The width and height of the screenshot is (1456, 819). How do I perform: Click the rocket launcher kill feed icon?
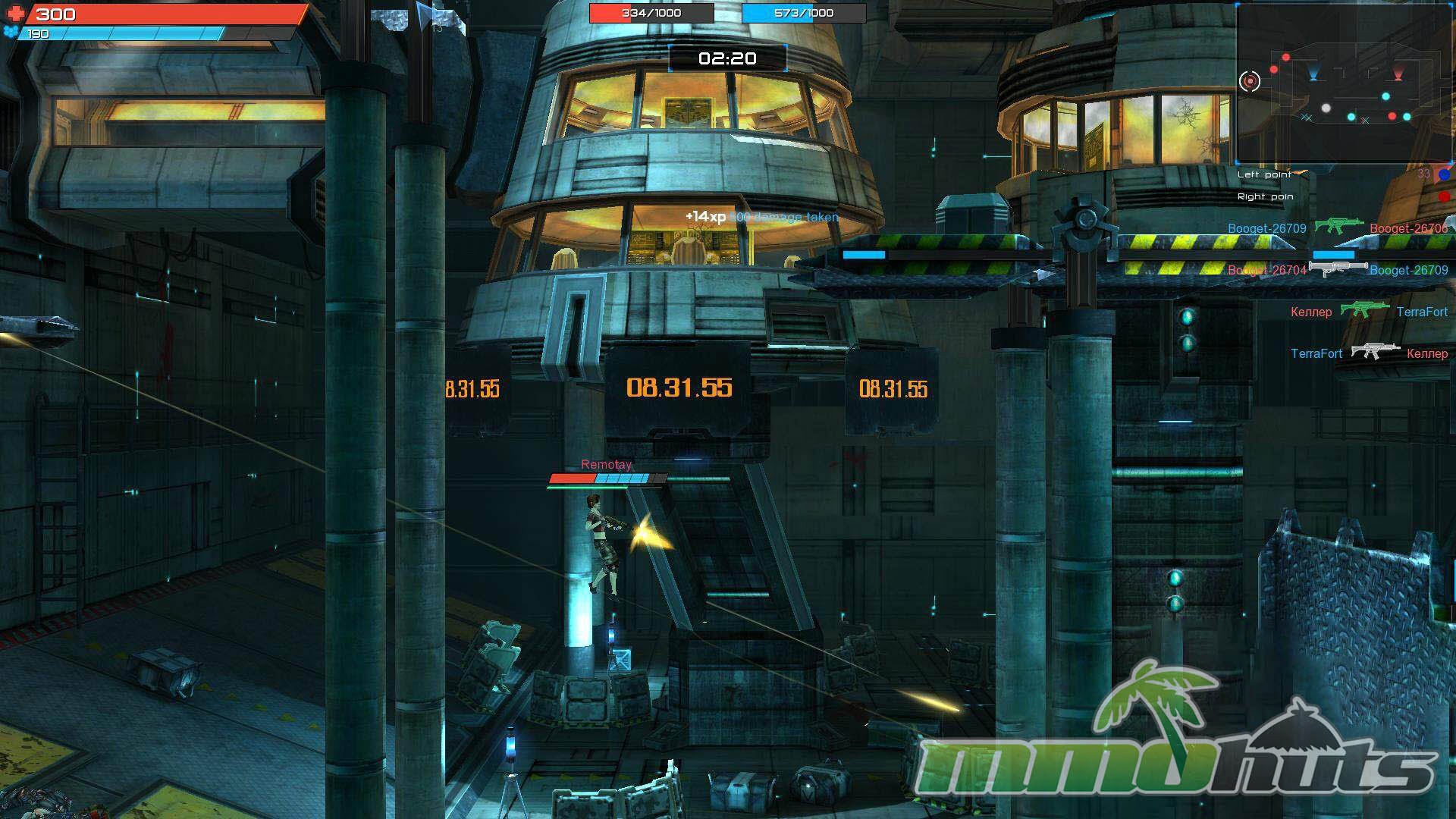click(1338, 268)
